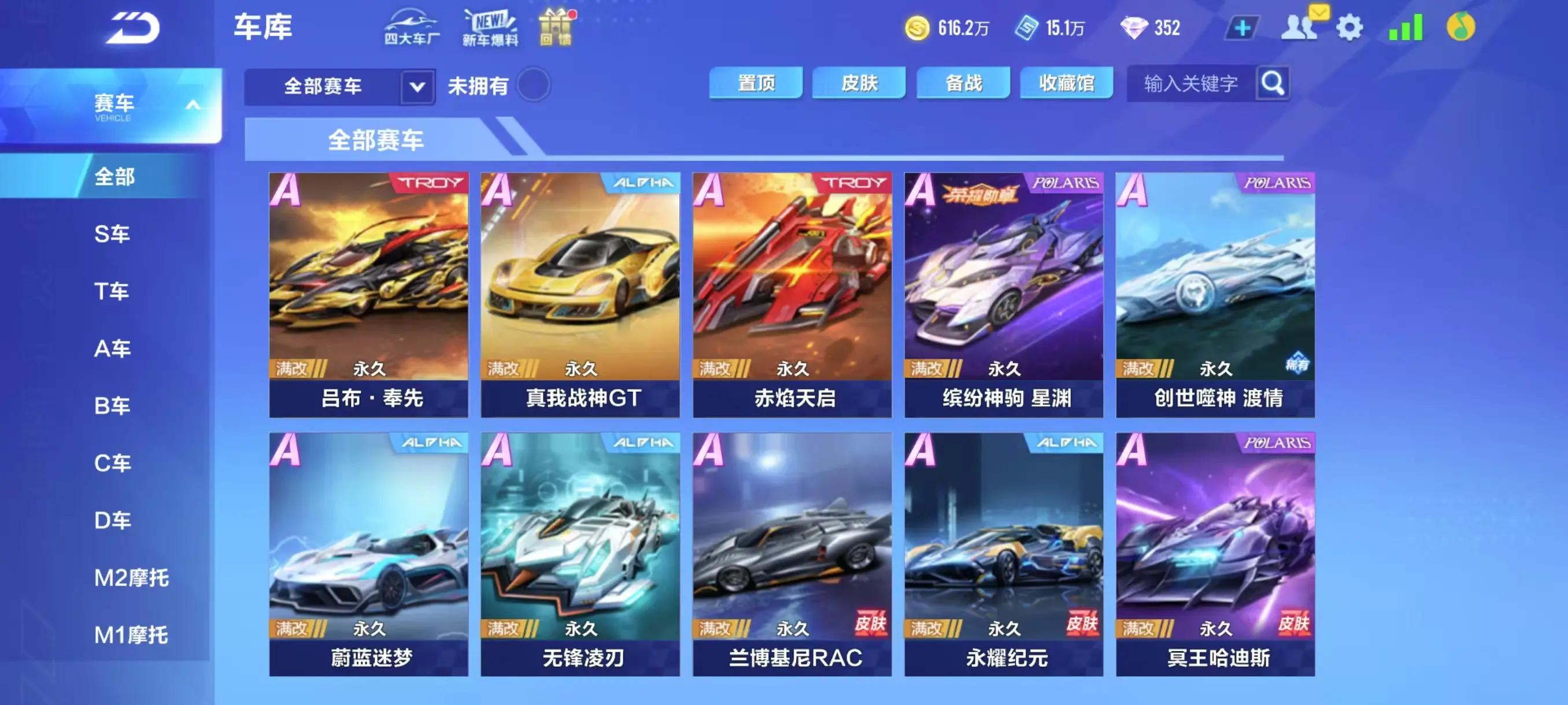Open the settings gear icon
1568x705 pixels.
point(1351,27)
